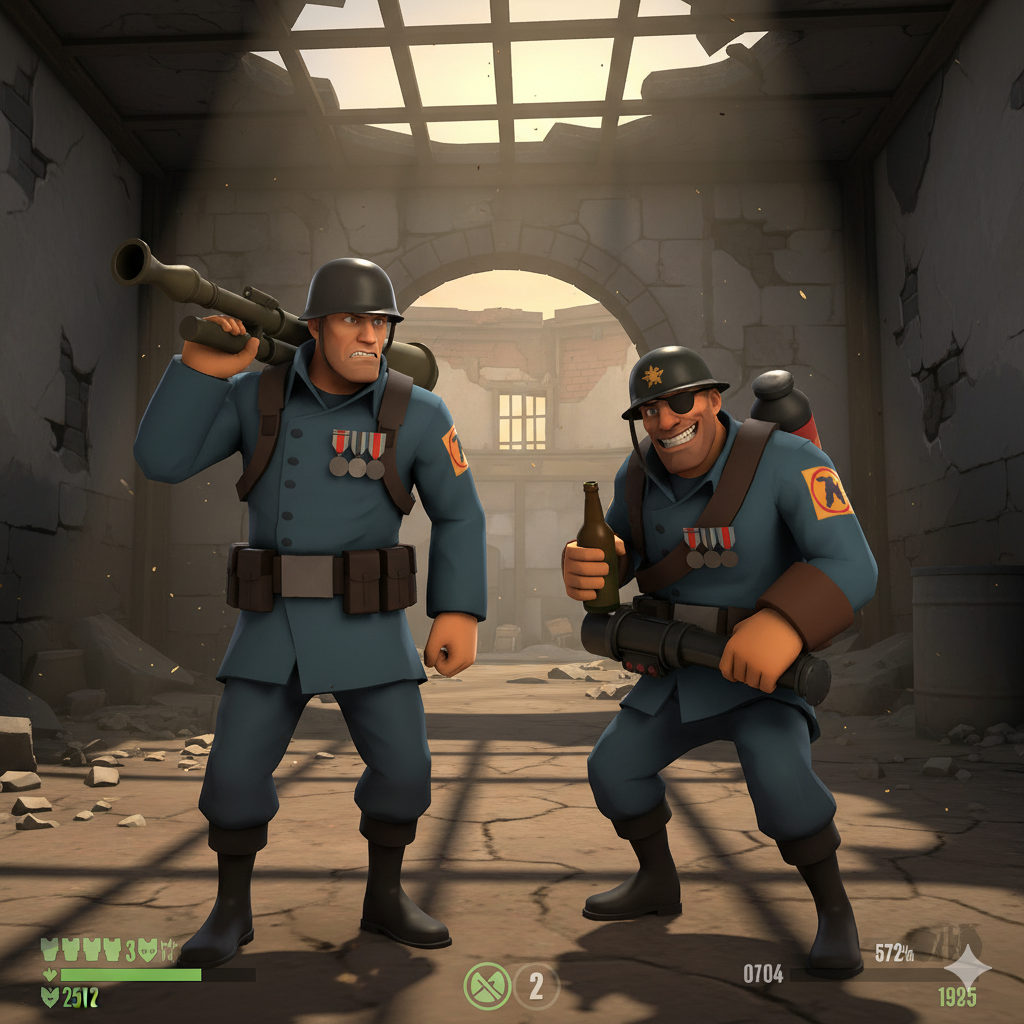Viewport: 1024px width, 1024px height.
Task: Click the green crossed-out circle icon
Action: [487, 986]
